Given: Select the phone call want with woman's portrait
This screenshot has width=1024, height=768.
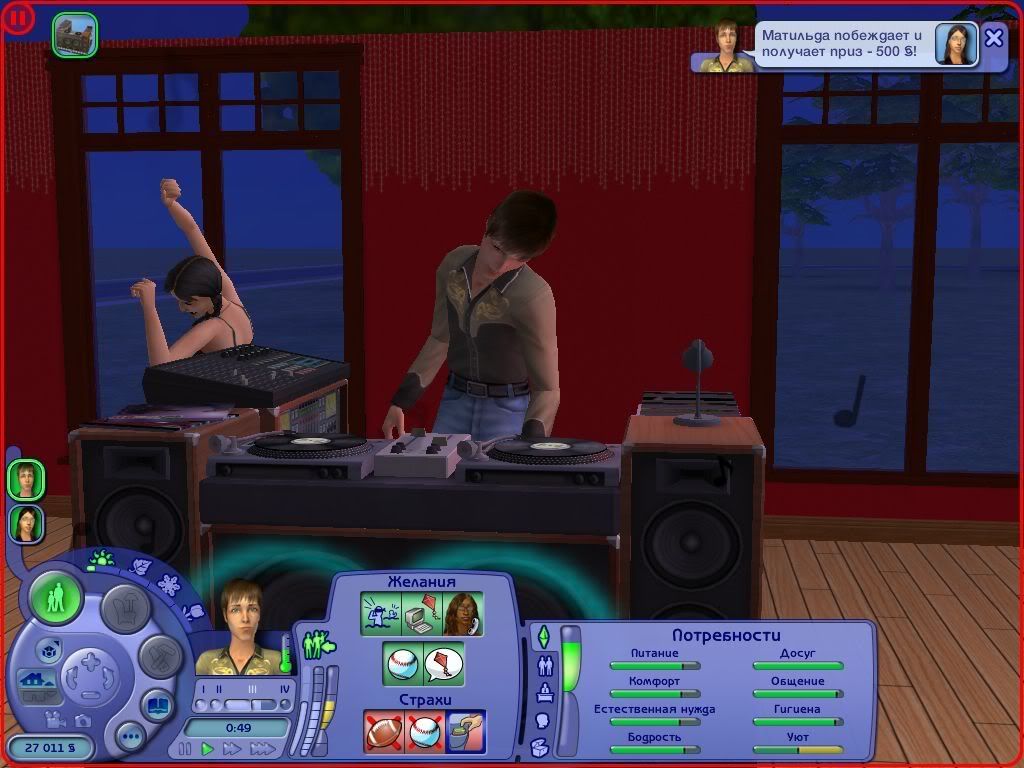Looking at the screenshot, I should pos(463,614).
